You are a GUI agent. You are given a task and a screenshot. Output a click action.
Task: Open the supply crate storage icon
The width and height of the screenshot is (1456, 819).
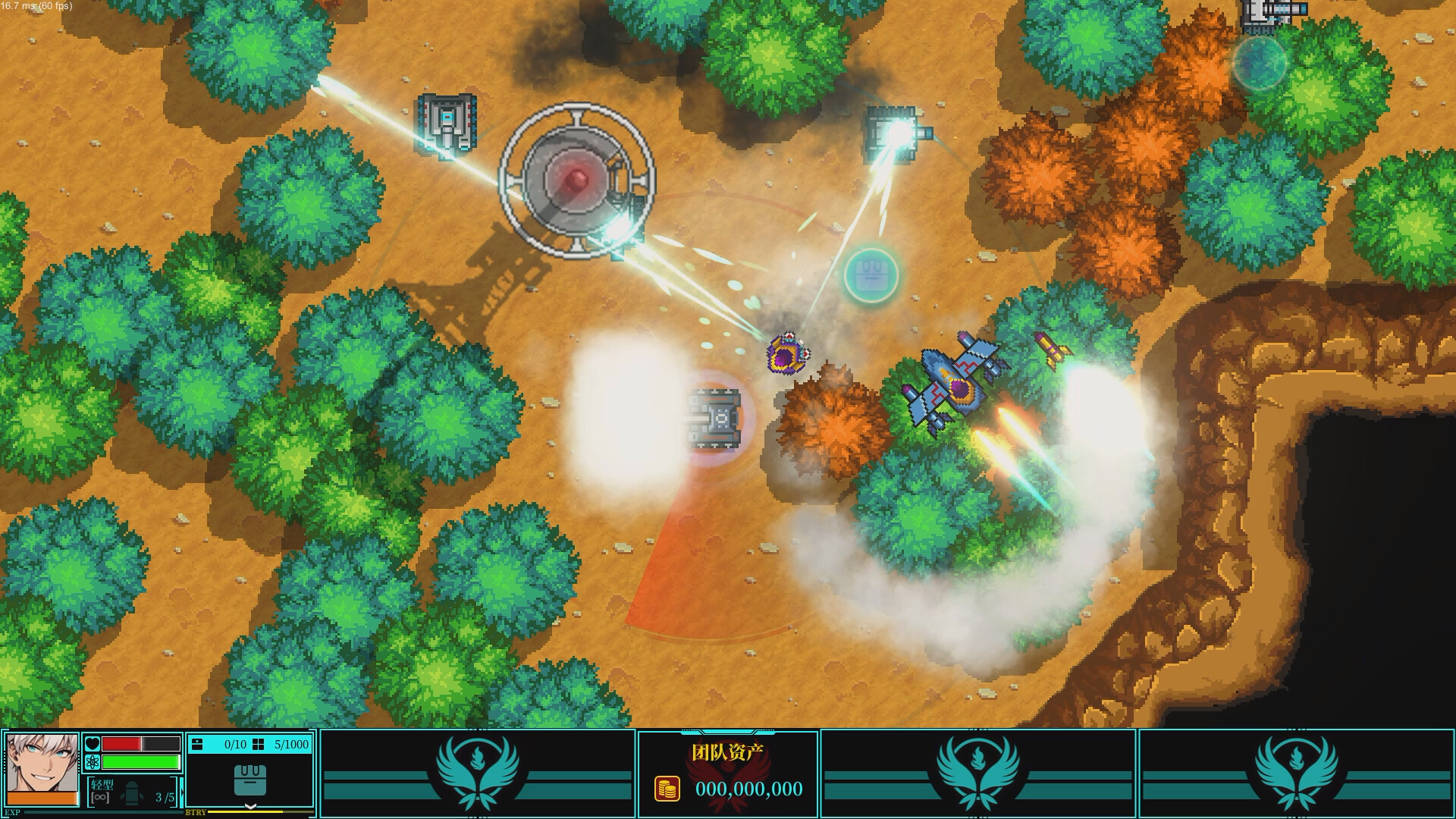[x=250, y=782]
